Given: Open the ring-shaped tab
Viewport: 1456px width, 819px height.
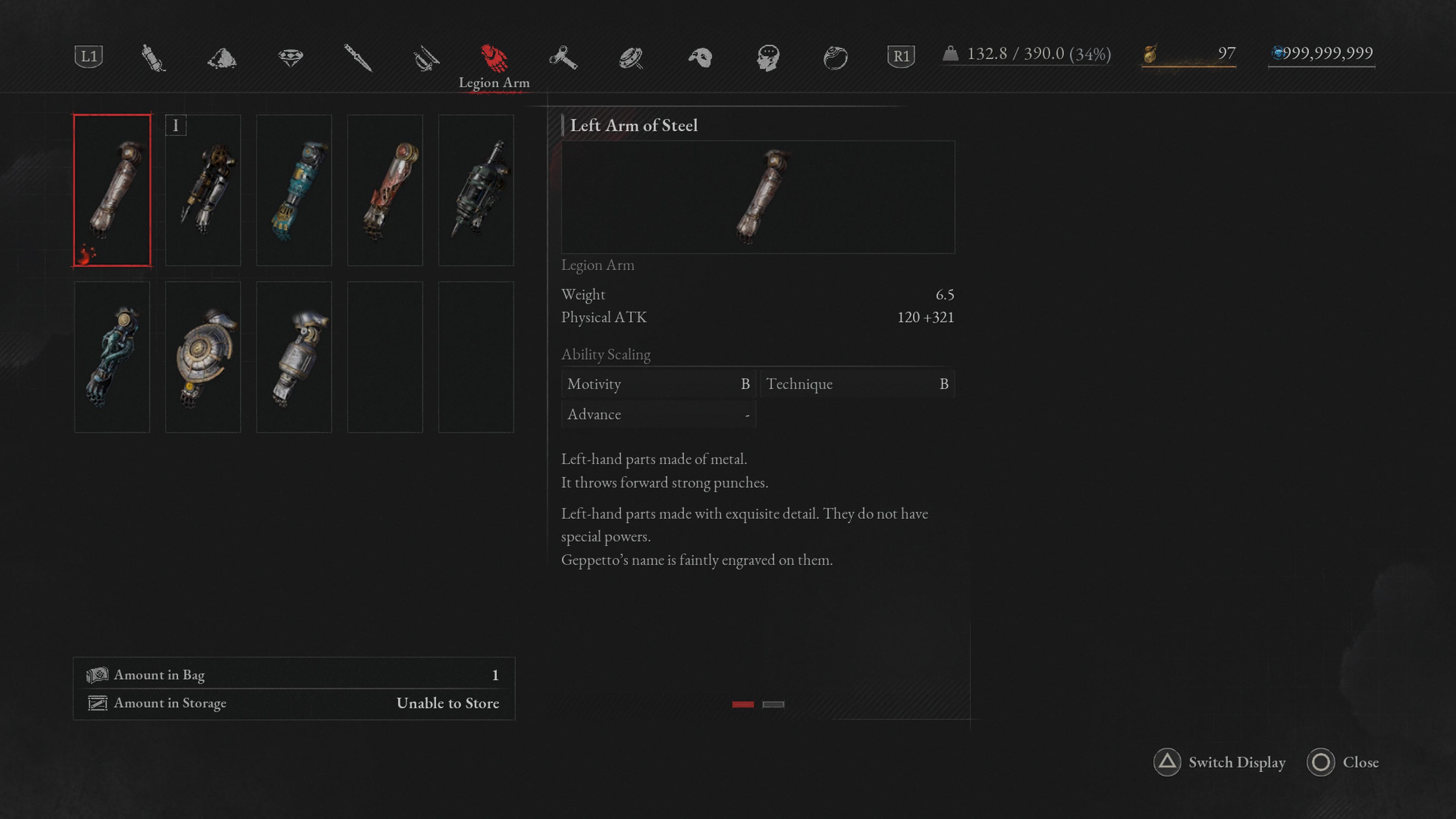Looking at the screenshot, I should coord(835,57).
